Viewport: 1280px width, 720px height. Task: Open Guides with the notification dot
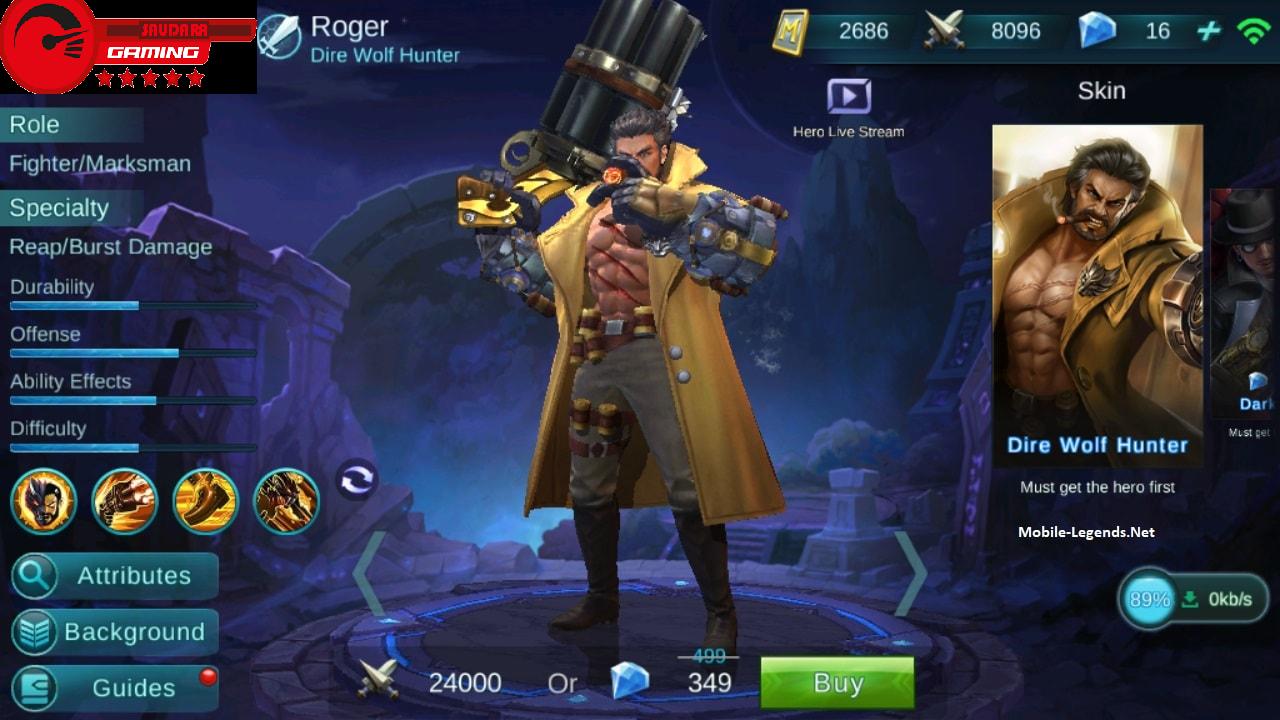point(113,688)
